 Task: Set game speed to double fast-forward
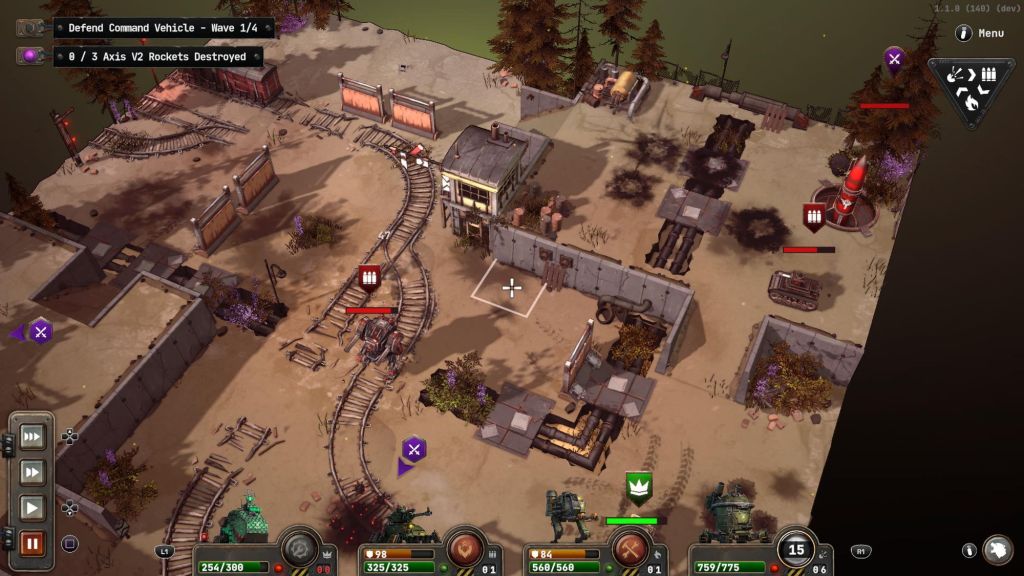click(31, 472)
